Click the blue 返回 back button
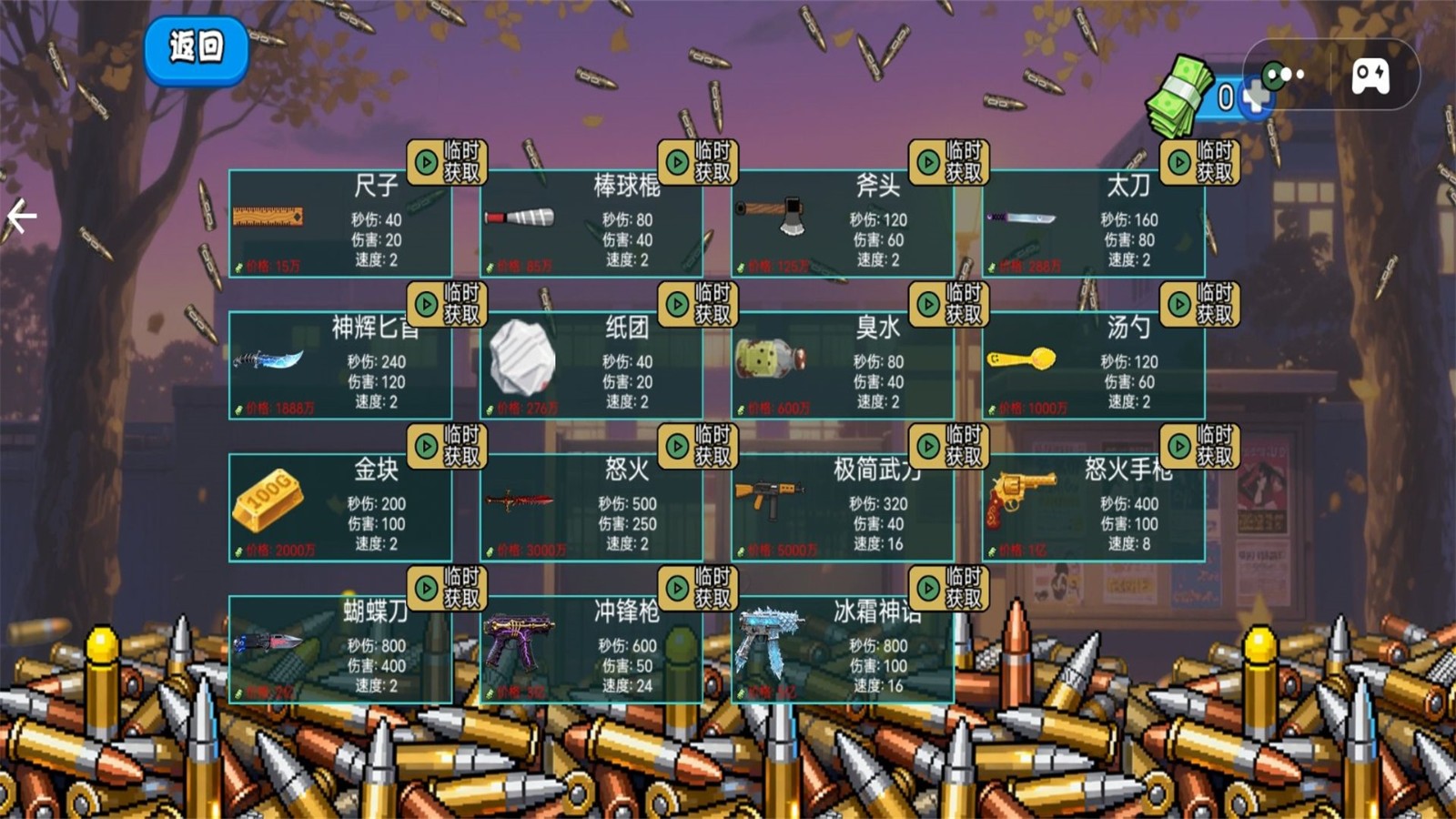The height and width of the screenshot is (819, 1456). (196, 49)
